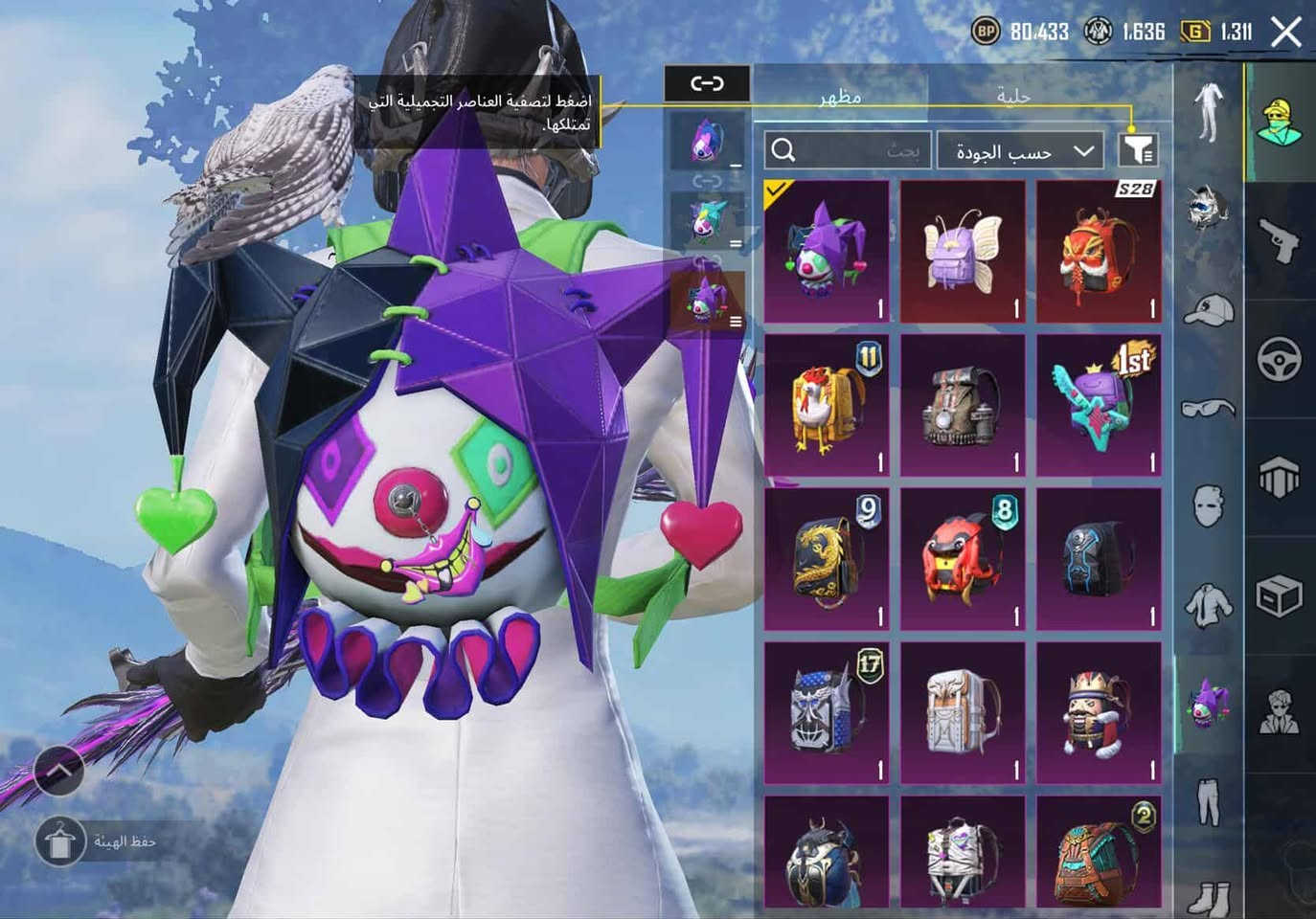1316x919 pixels.
Task: Select the cap headwear category
Action: pyautogui.click(x=1209, y=309)
